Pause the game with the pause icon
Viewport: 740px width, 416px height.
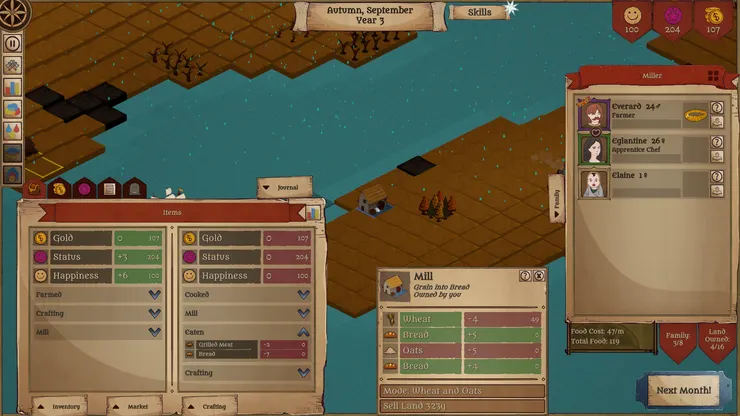point(13,43)
